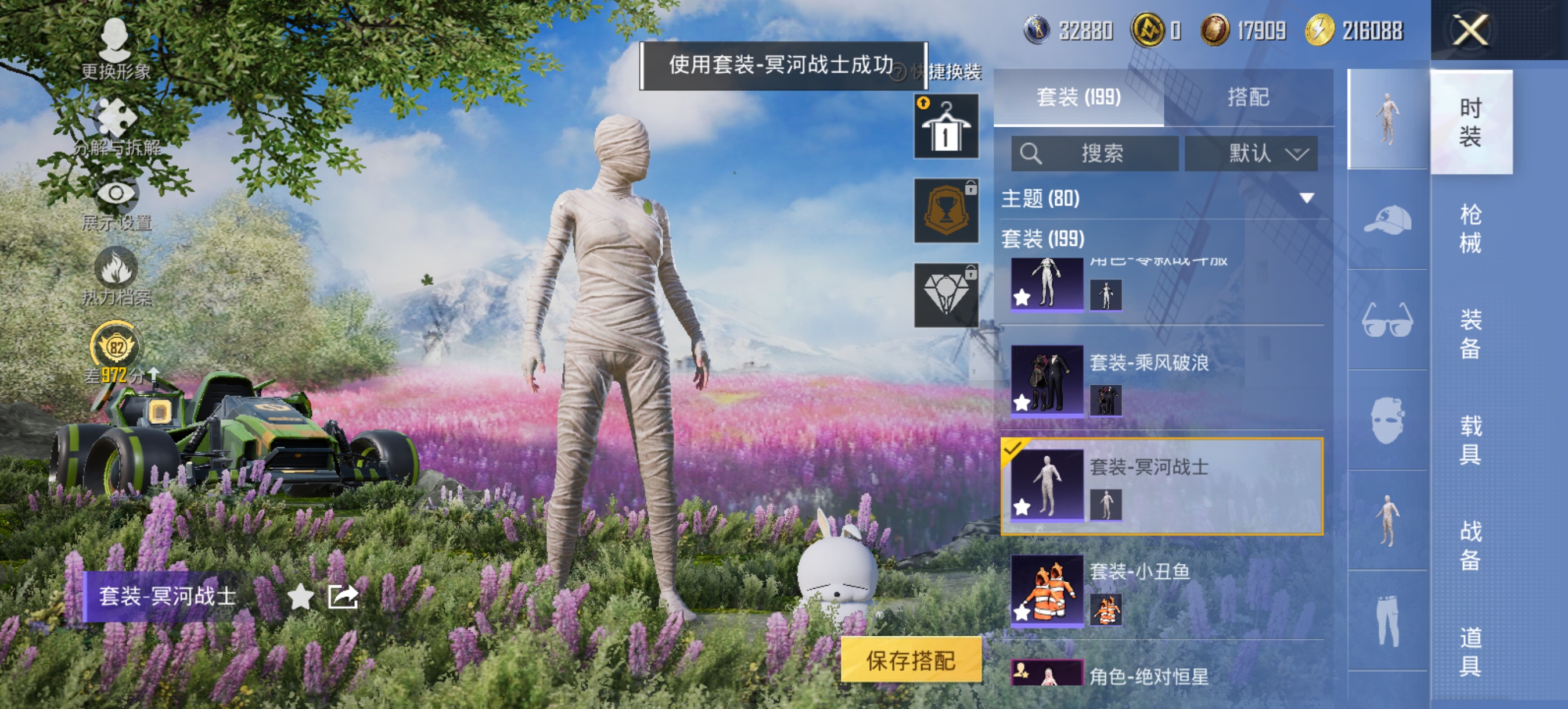Click the 快捷换装 quick change link
Screen dimensions: 1568x709
click(947, 71)
